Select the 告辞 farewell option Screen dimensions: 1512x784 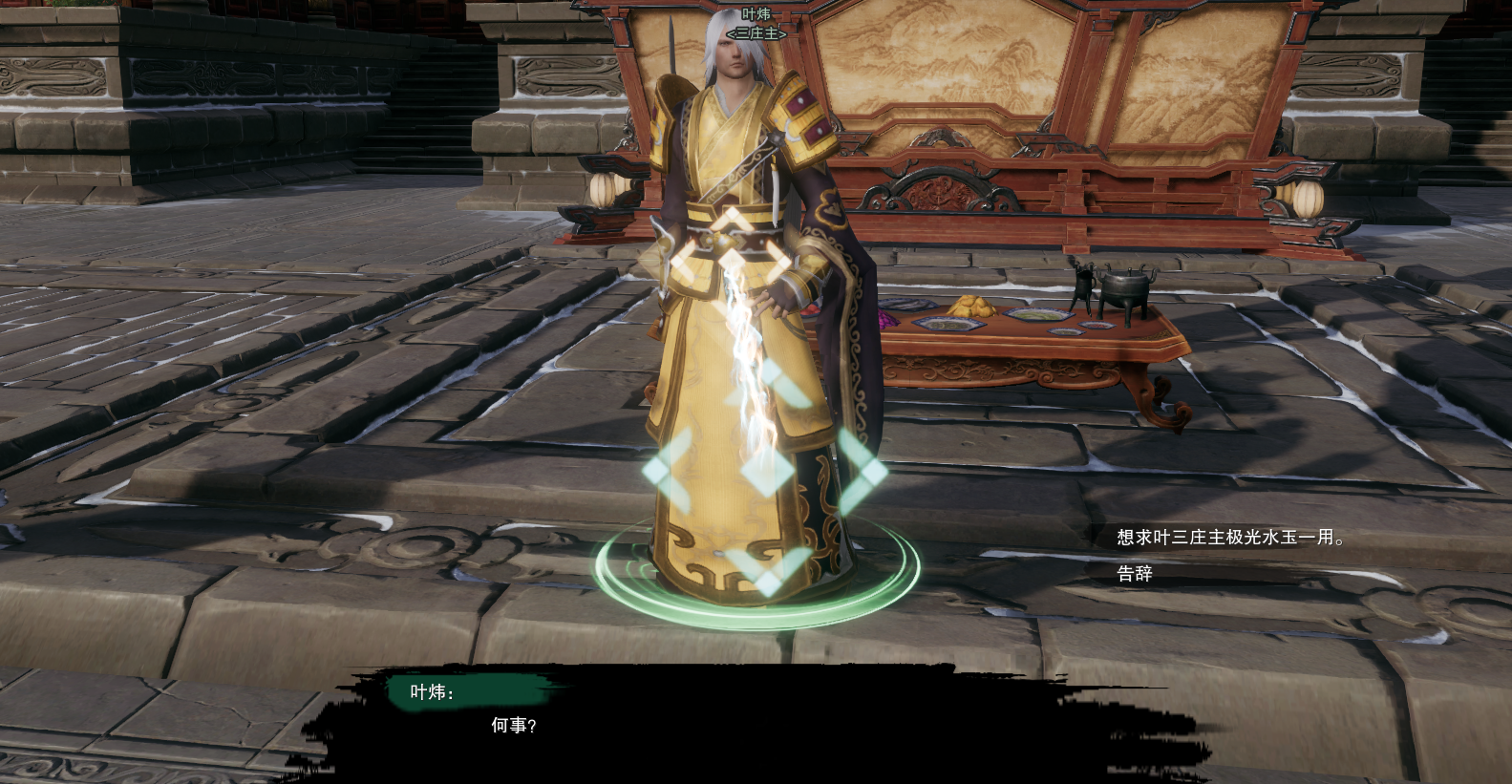click(x=1135, y=574)
